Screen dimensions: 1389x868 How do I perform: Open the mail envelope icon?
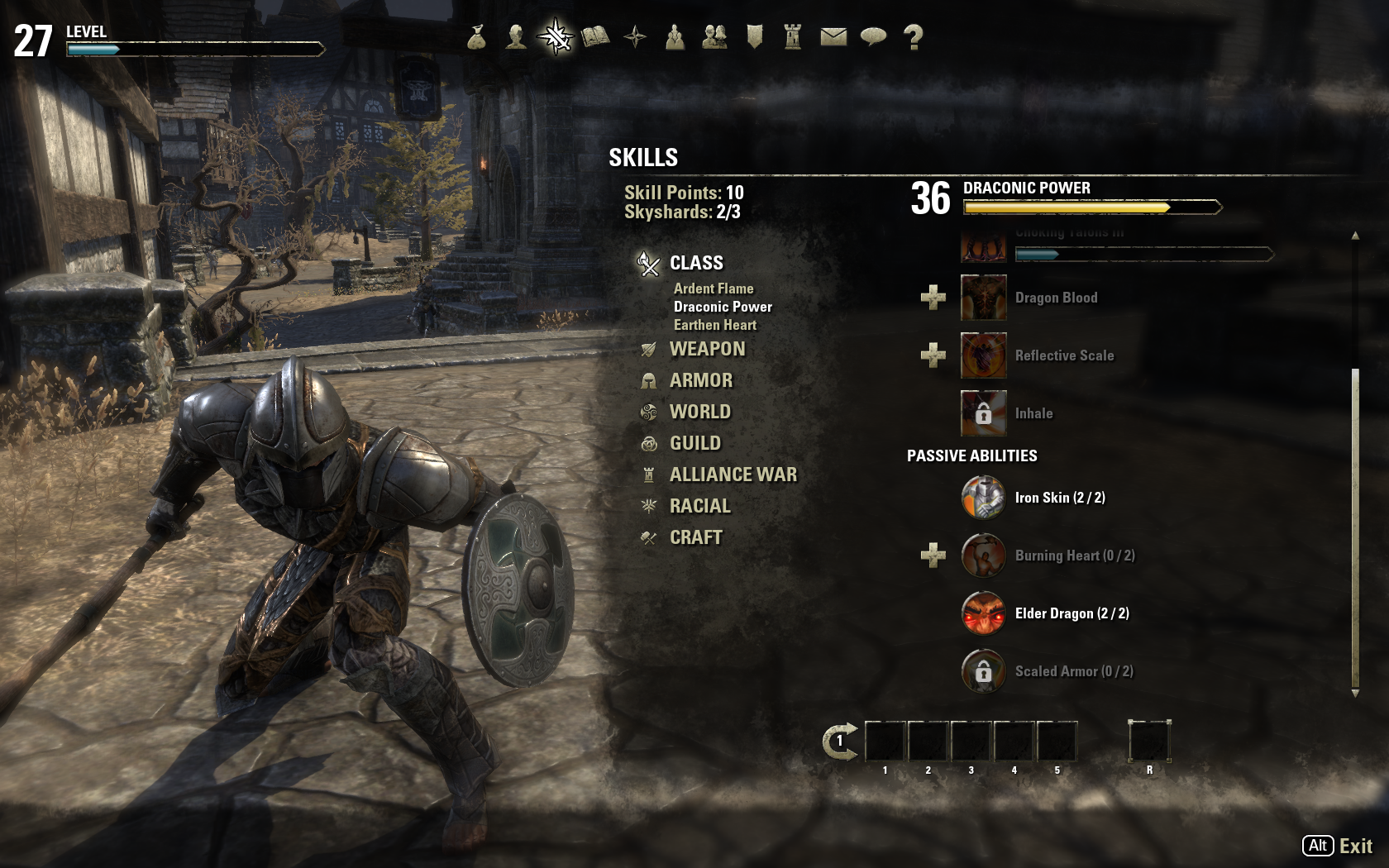[833, 36]
